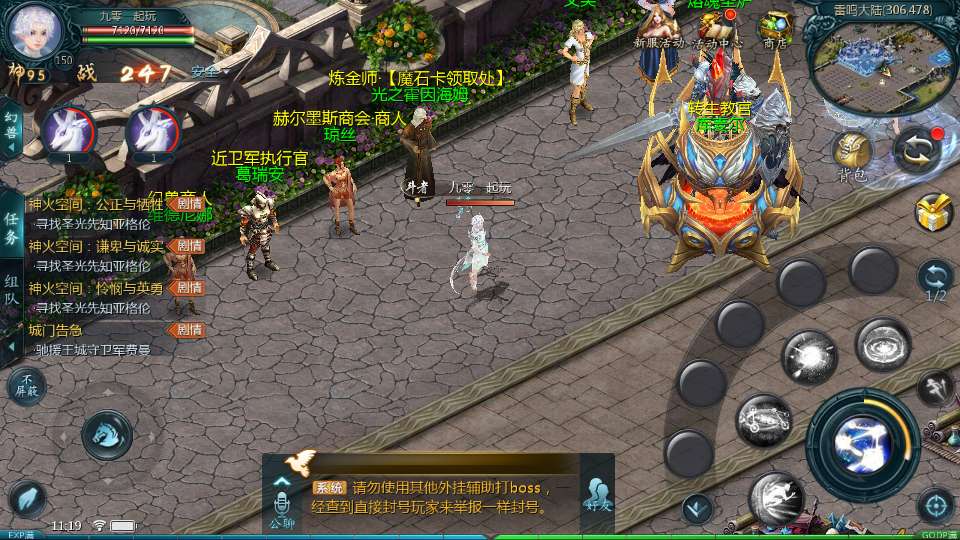This screenshot has width=960, height=540.
Task: Open the 背包 backpack
Action: click(852, 155)
